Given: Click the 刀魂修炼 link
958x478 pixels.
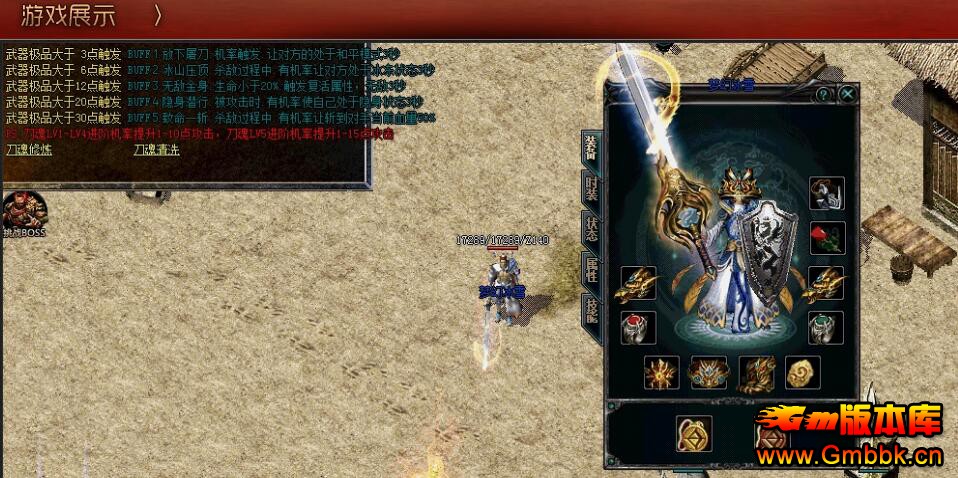Looking at the screenshot, I should coord(29,150).
